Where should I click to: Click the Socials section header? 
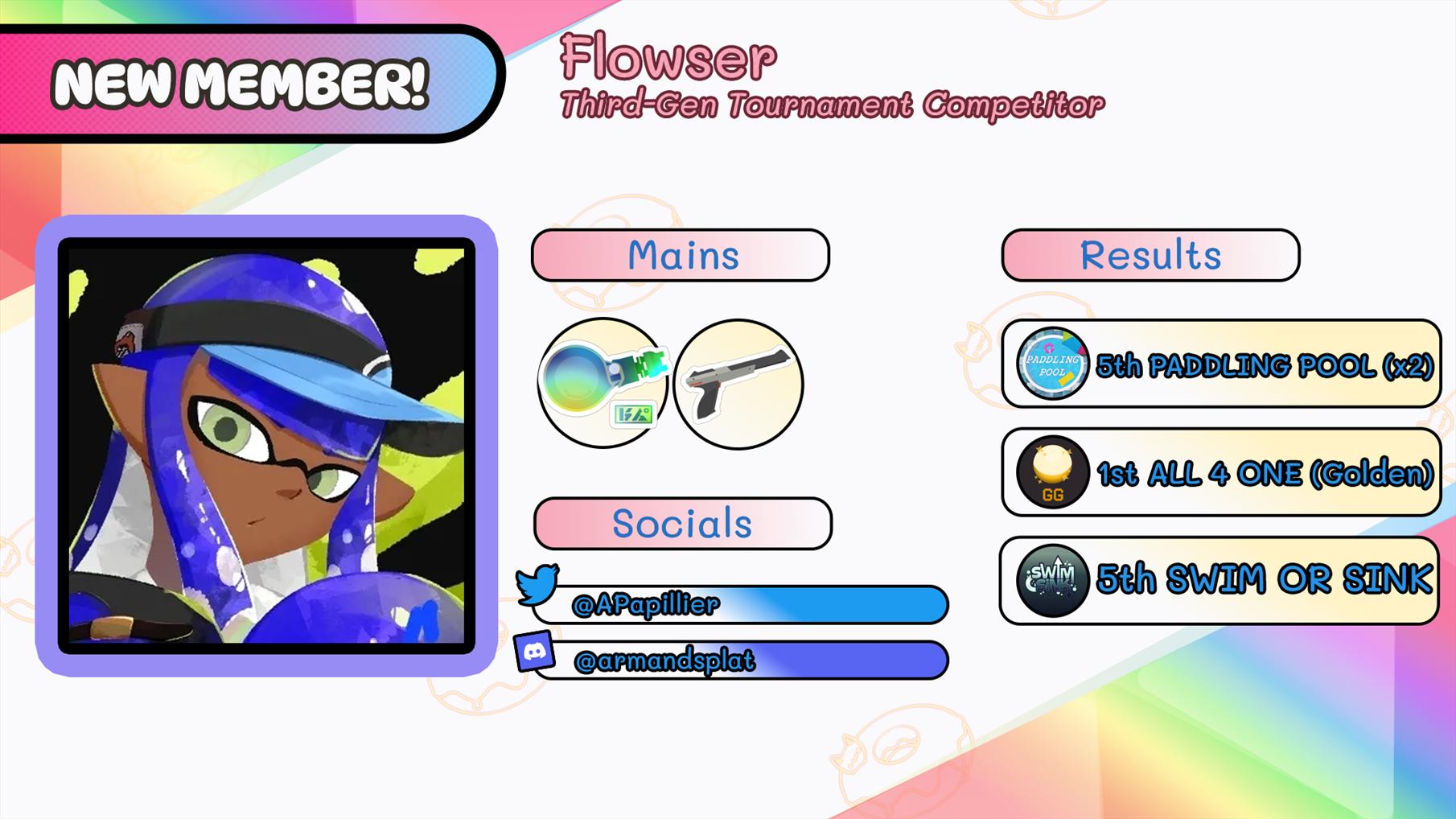tap(682, 524)
